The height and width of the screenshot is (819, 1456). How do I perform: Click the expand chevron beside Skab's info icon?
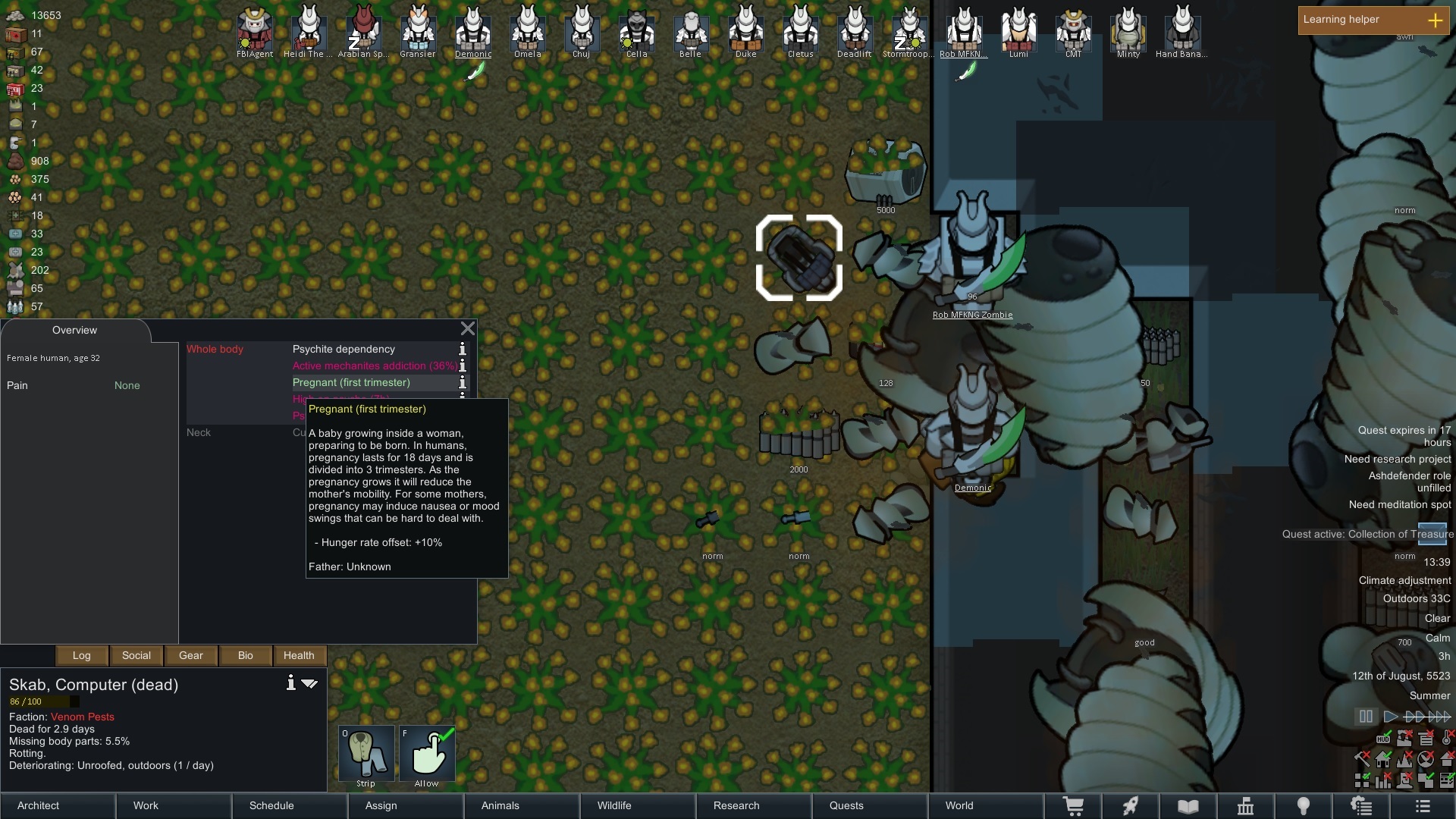[309, 683]
